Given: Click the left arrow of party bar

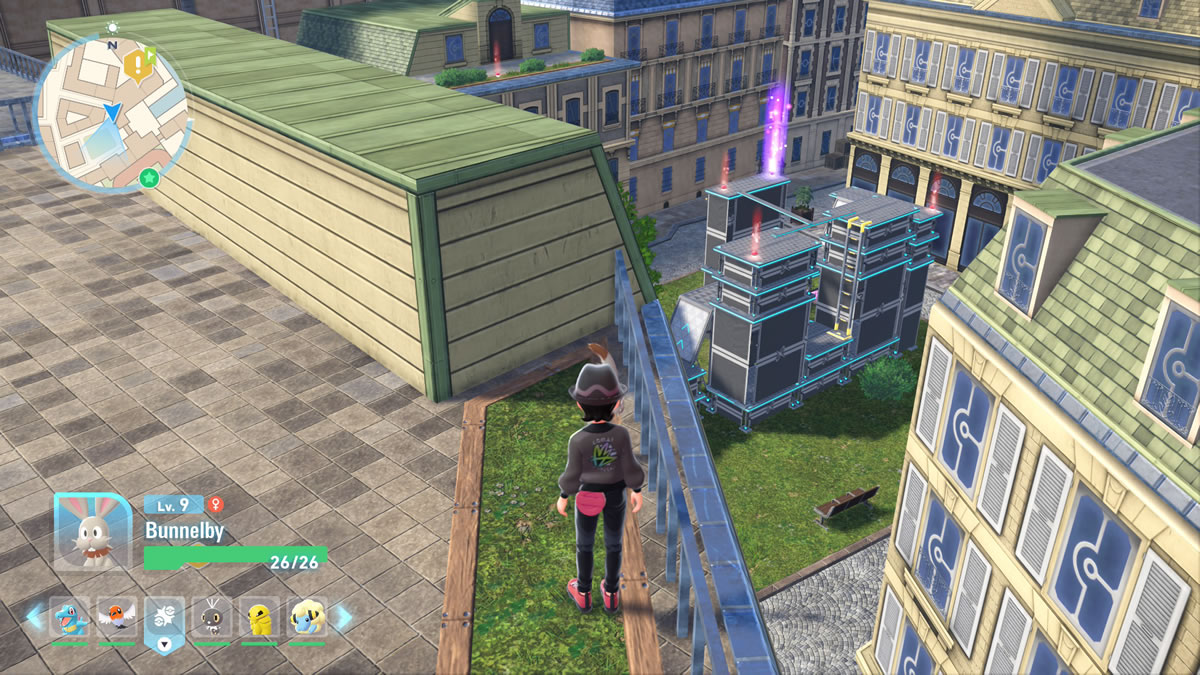Looking at the screenshot, I should (35, 617).
